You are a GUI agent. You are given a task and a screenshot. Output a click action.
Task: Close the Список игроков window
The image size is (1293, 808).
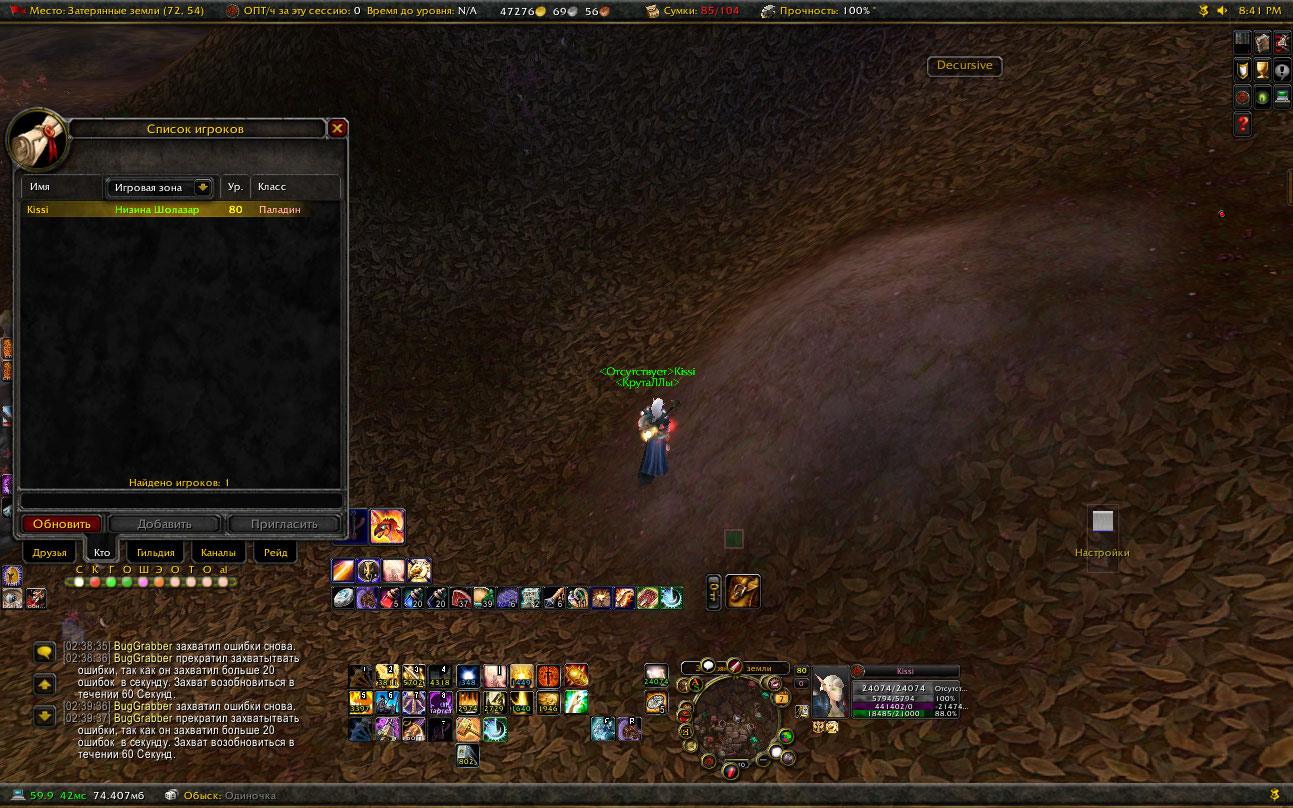(338, 128)
